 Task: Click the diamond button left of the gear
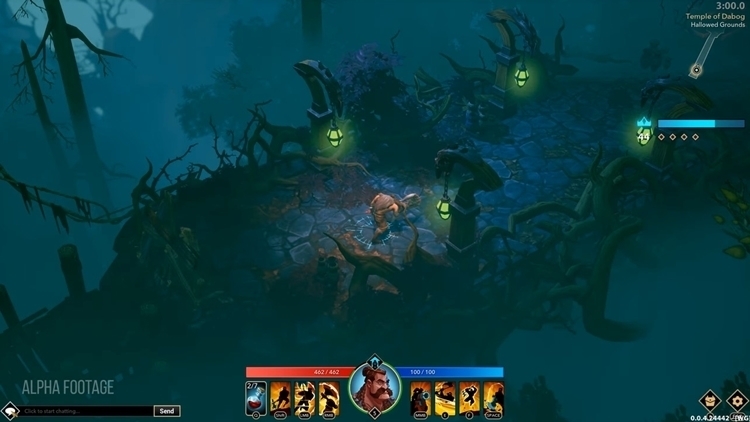coord(710,402)
